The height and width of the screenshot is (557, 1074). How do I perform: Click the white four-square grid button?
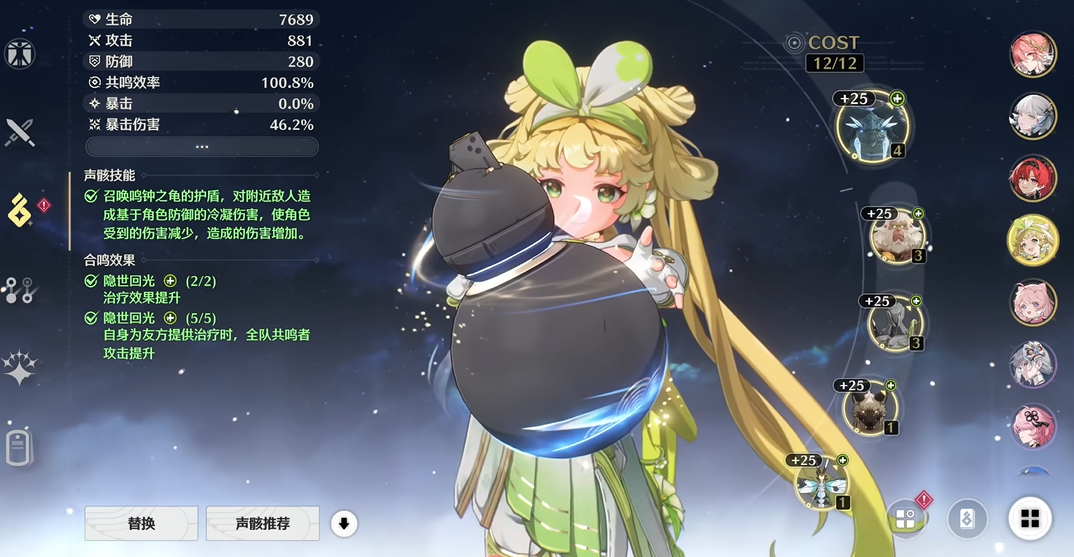pos(1030,518)
